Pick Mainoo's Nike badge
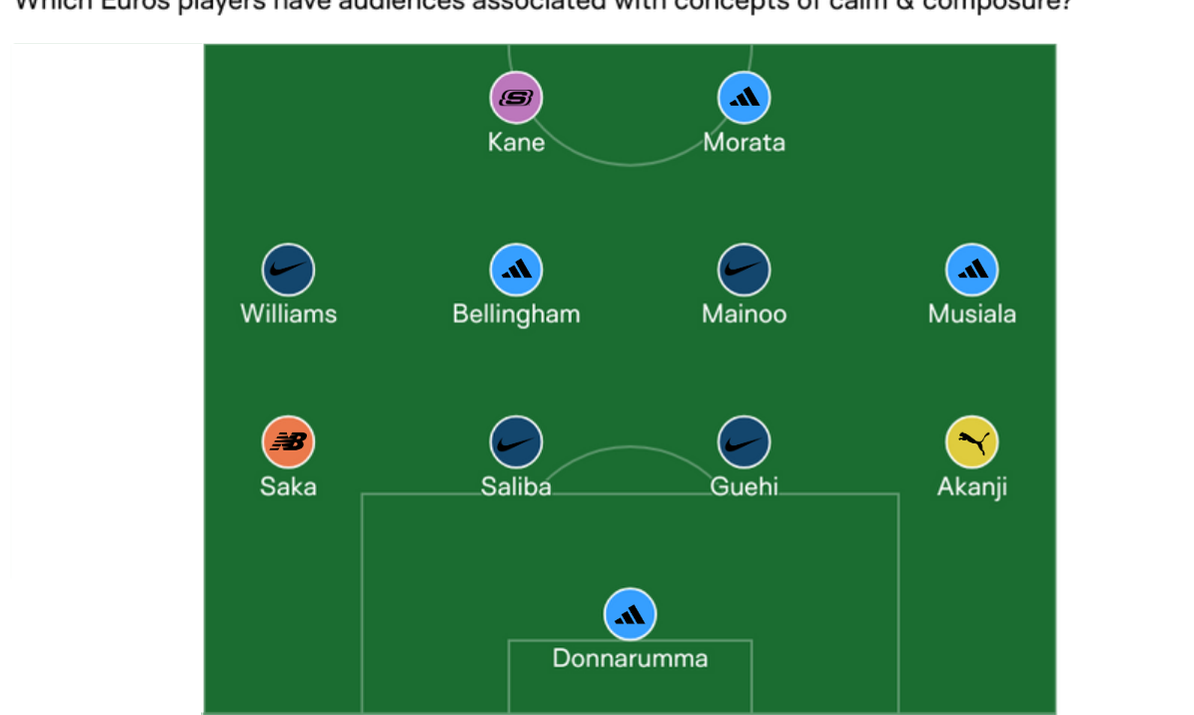 [744, 270]
